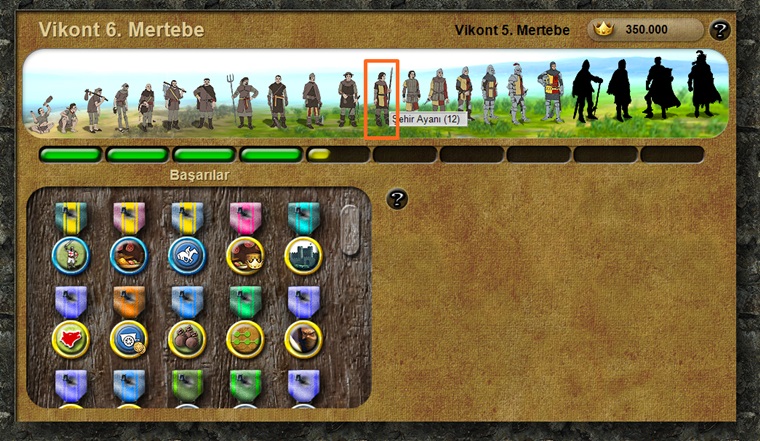Open the help button beside the crown counter
This screenshot has width=760, height=441.
point(720,30)
